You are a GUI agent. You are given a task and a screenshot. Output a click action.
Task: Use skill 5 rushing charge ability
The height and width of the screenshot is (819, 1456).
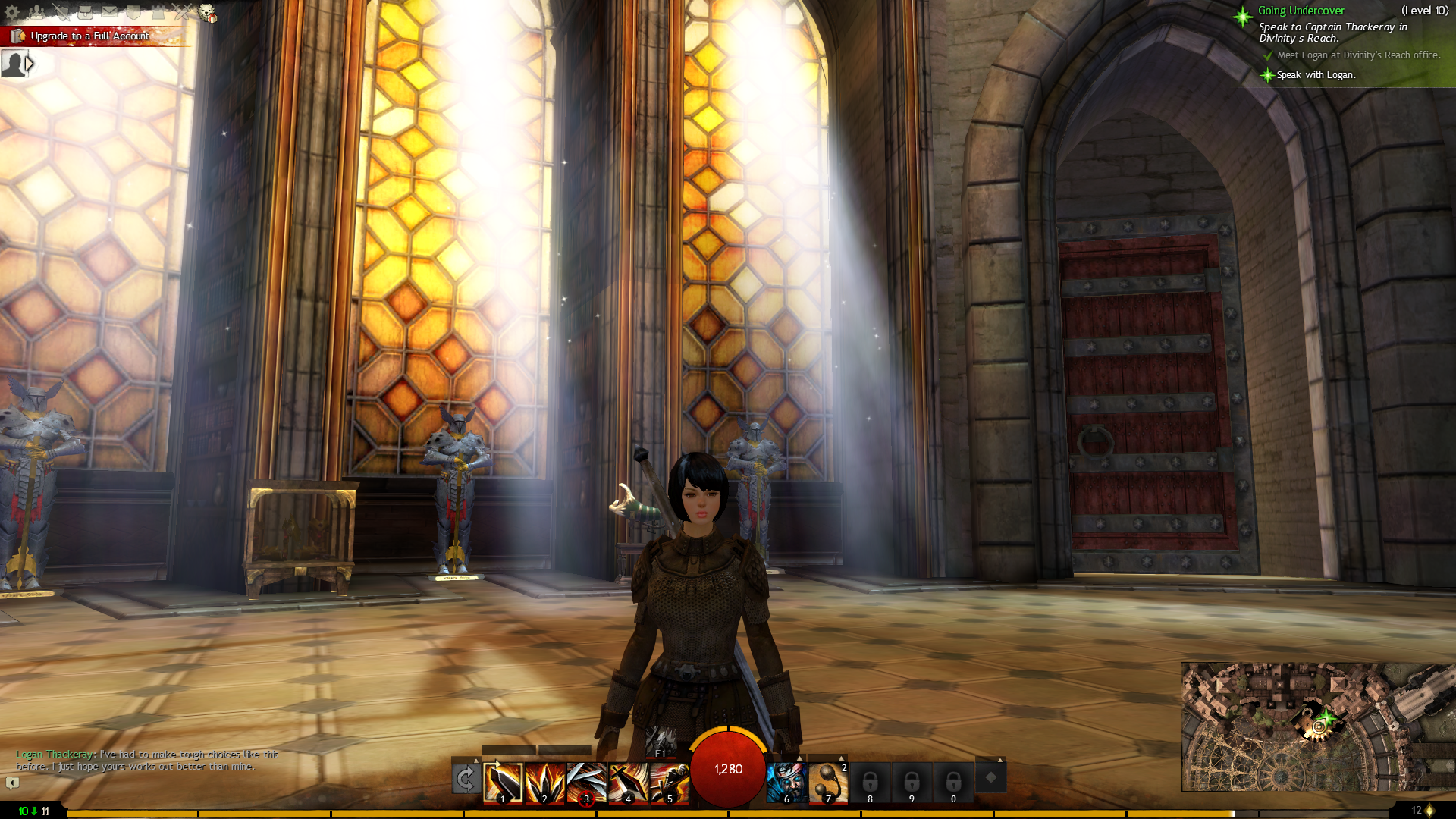click(x=670, y=783)
